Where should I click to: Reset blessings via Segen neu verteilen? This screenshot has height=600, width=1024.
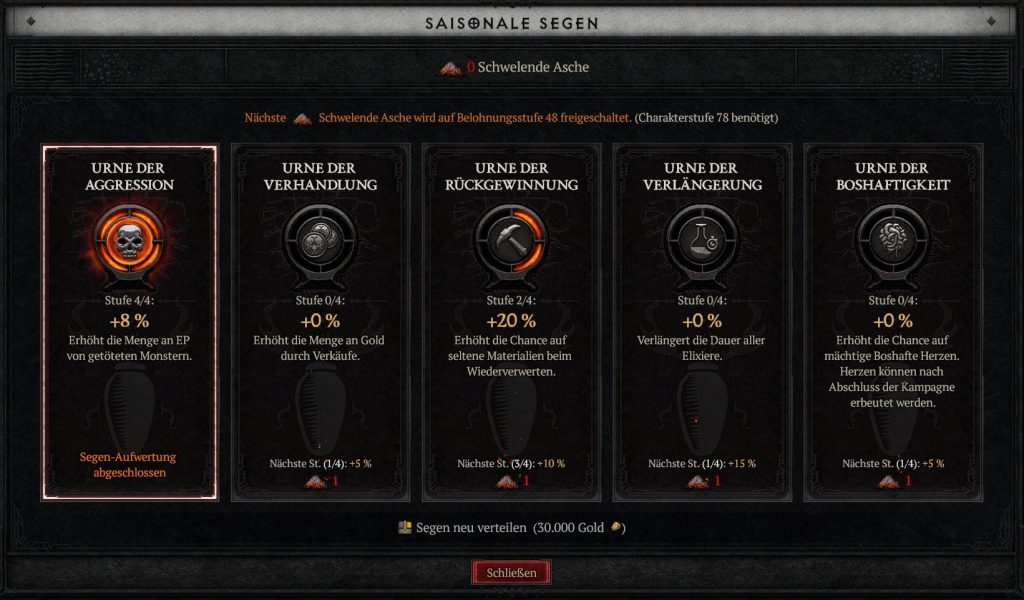click(511, 528)
